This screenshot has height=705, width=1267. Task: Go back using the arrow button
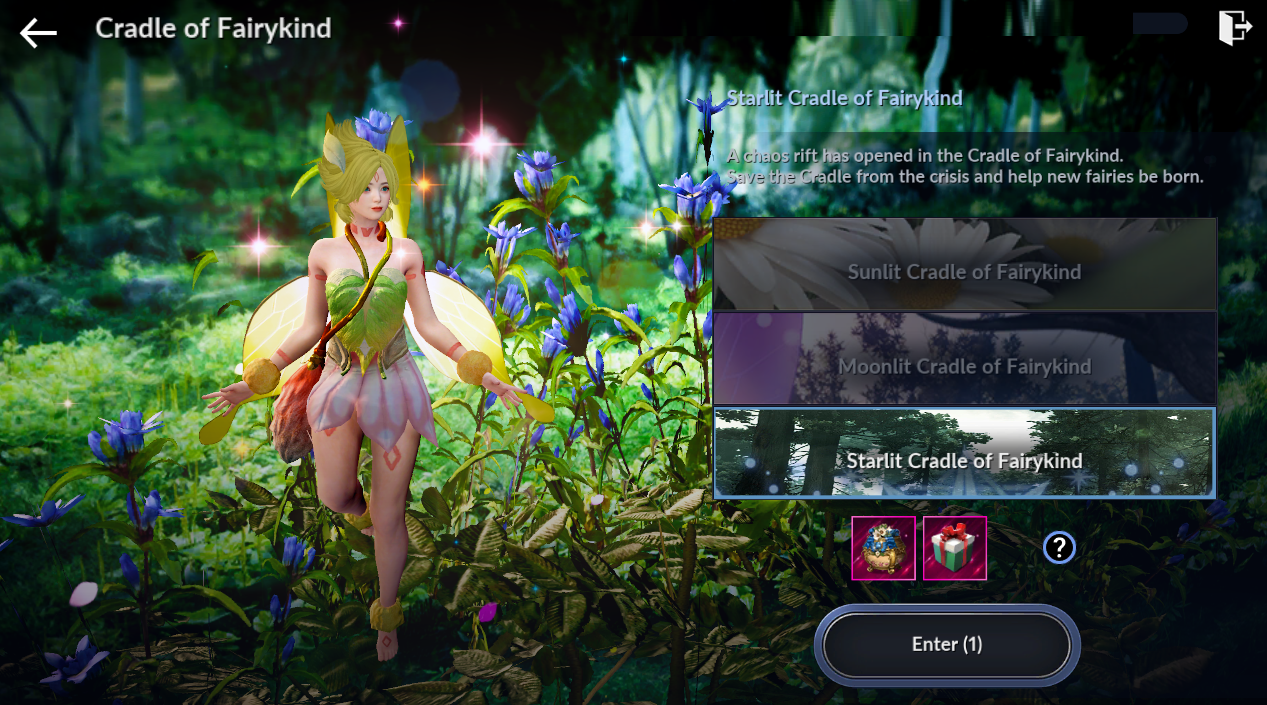point(38,32)
